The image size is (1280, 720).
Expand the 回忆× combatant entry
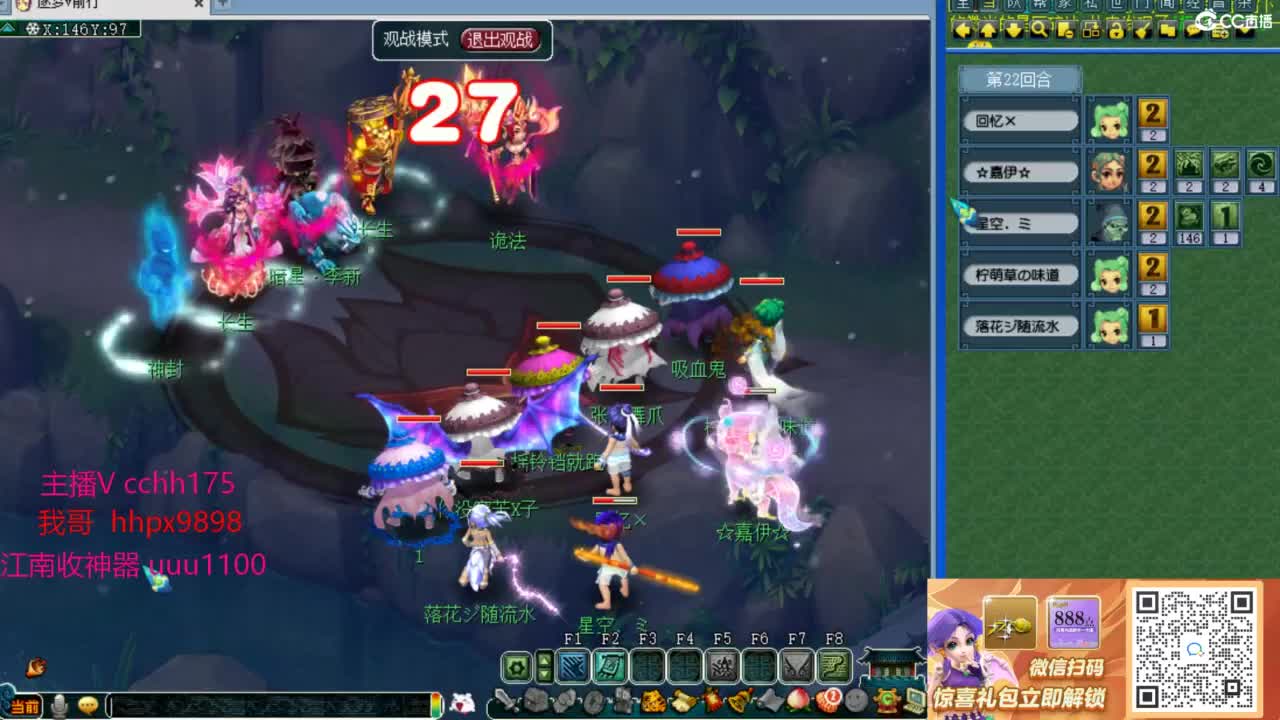click(1019, 120)
